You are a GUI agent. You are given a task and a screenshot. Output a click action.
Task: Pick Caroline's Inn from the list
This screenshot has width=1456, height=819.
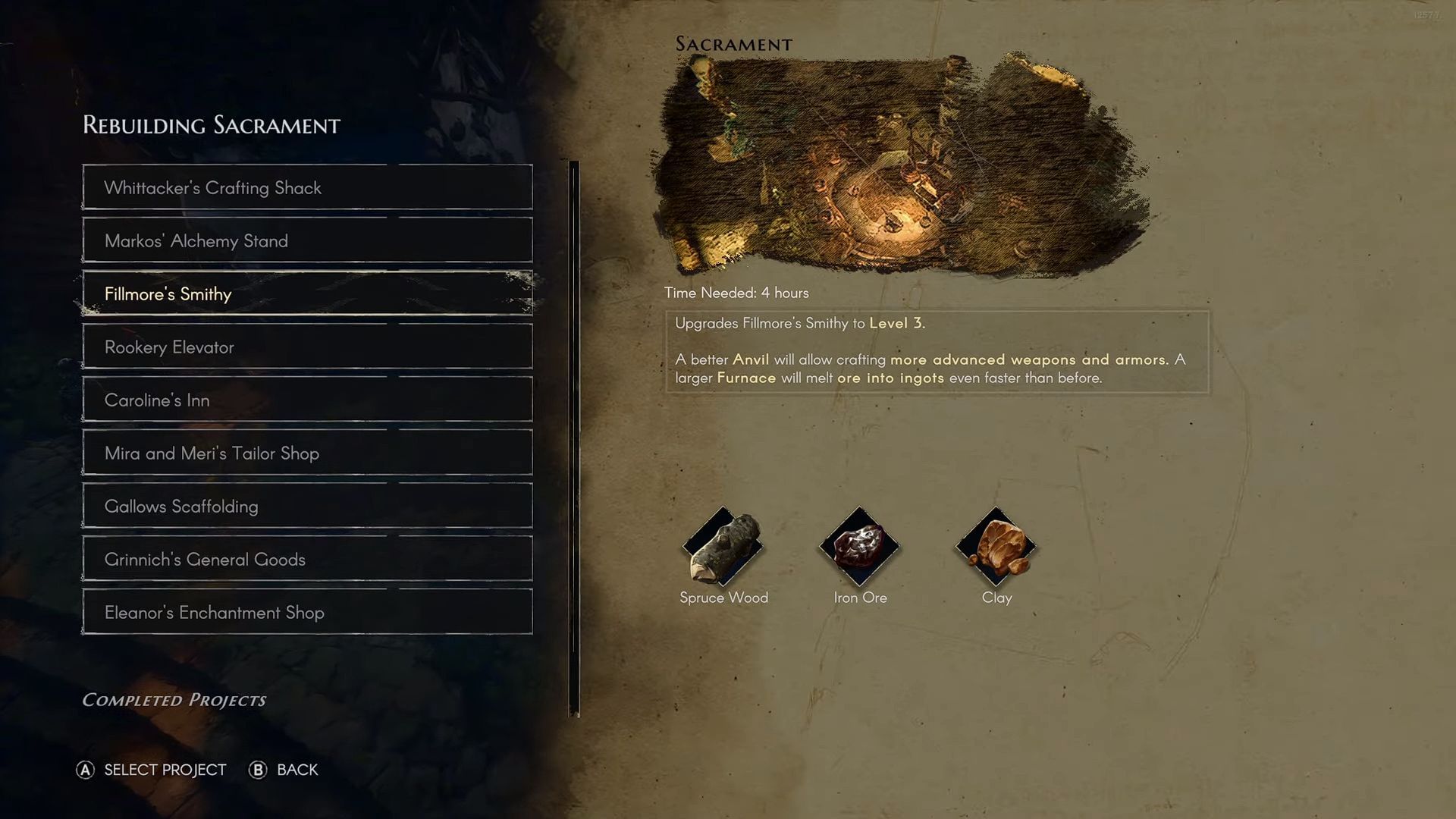307,400
